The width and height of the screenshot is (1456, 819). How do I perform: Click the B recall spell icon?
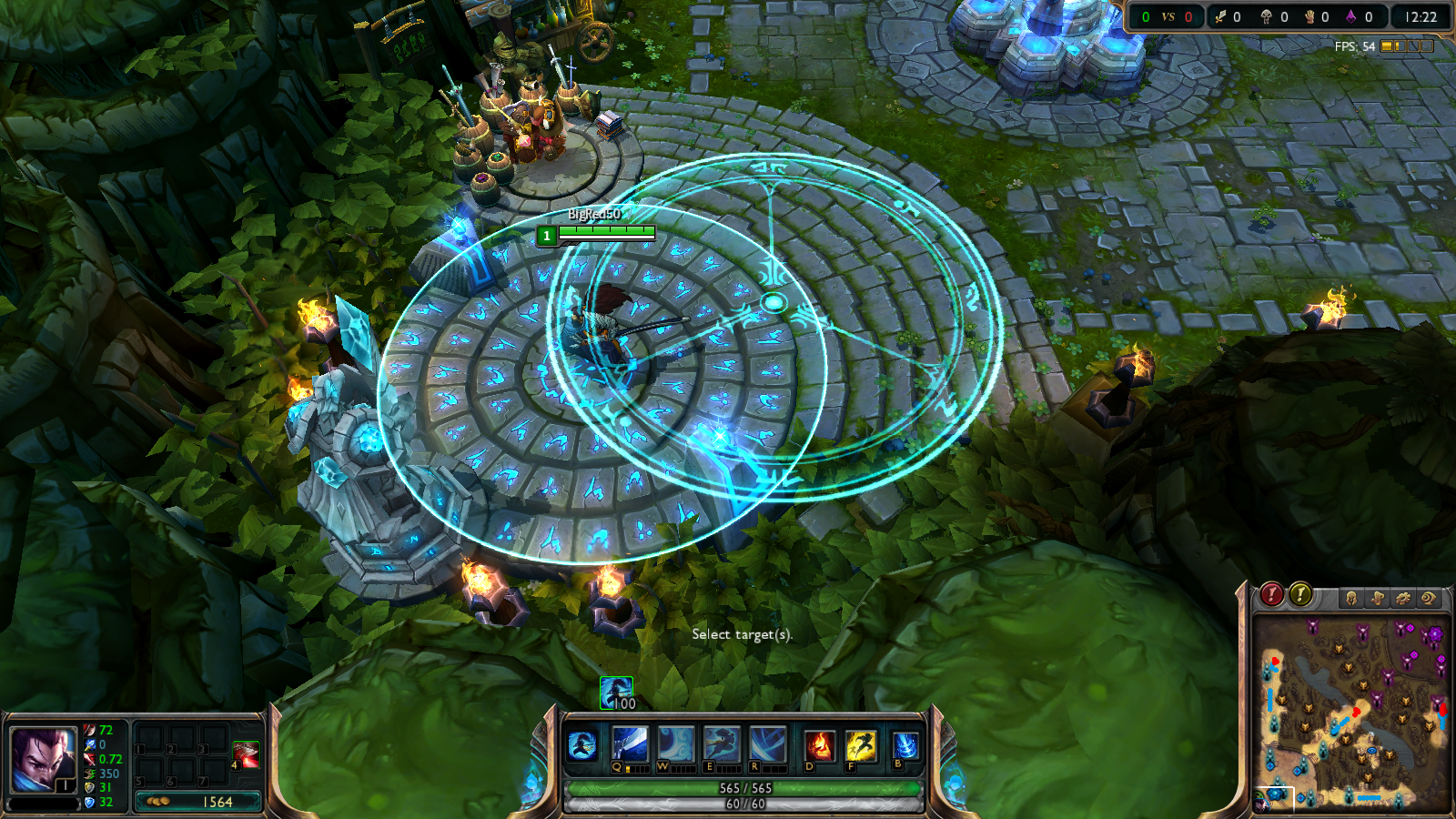(905, 744)
